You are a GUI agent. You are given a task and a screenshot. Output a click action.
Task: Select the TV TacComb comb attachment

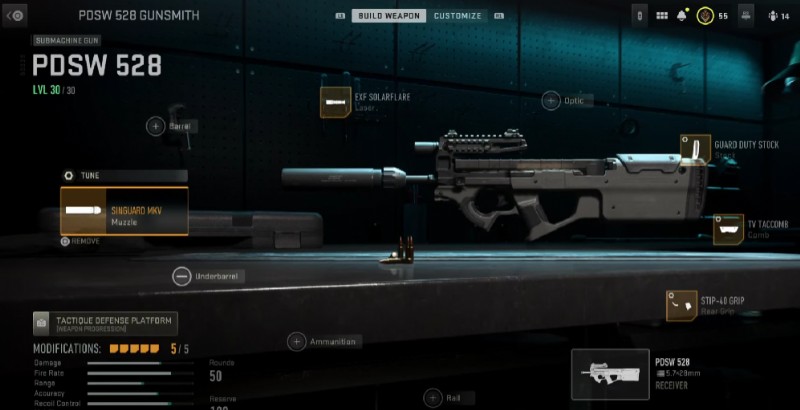click(x=728, y=229)
